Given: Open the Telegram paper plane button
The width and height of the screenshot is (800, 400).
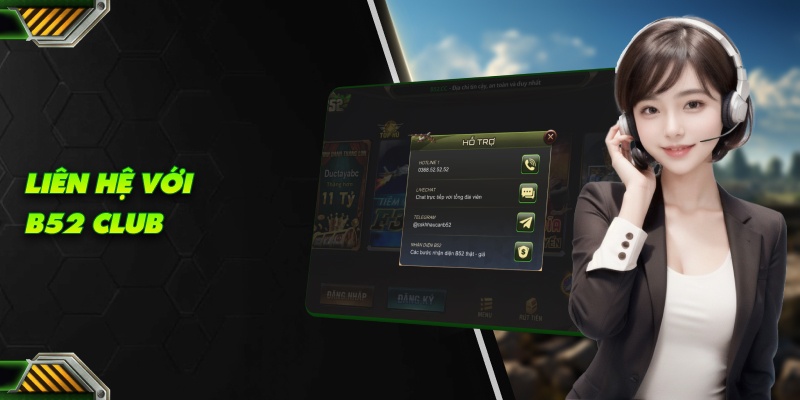Looking at the screenshot, I should tap(526, 222).
